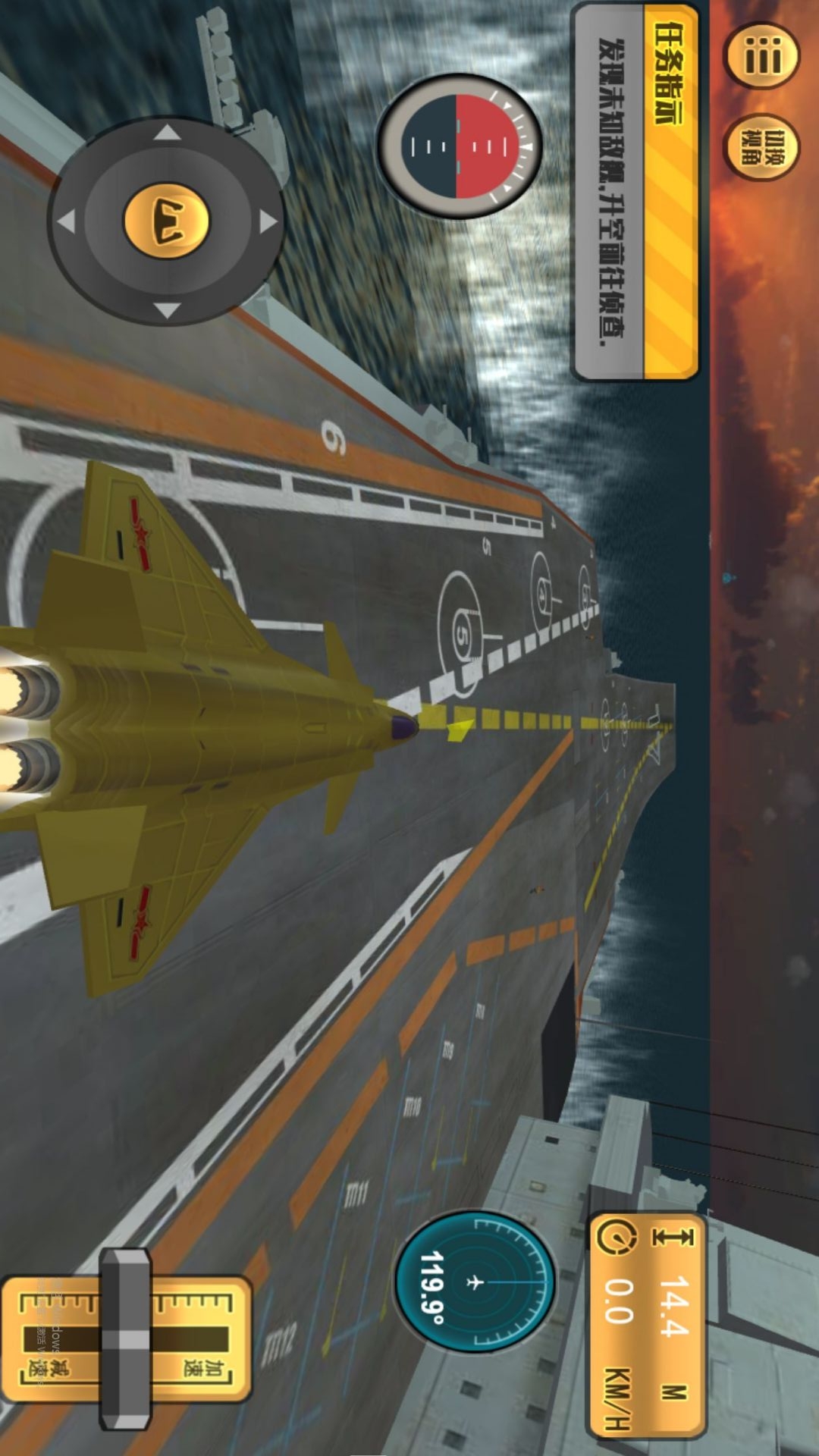Tap the joystick's left-pointing arrow
Viewport: 819px width, 1456px height.
[x=67, y=221]
